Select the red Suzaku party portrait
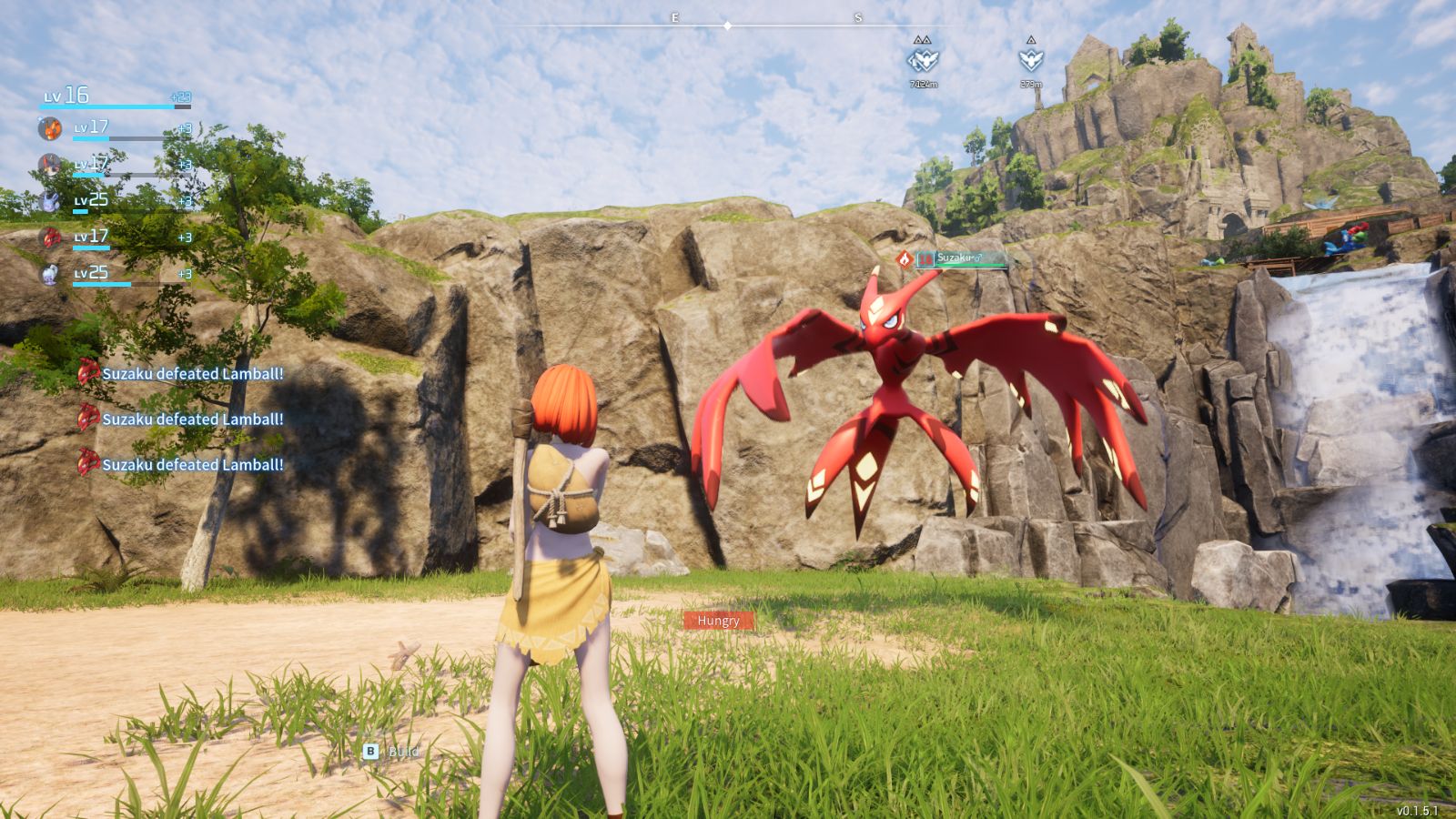Viewport: 1456px width, 819px height. 50,238
